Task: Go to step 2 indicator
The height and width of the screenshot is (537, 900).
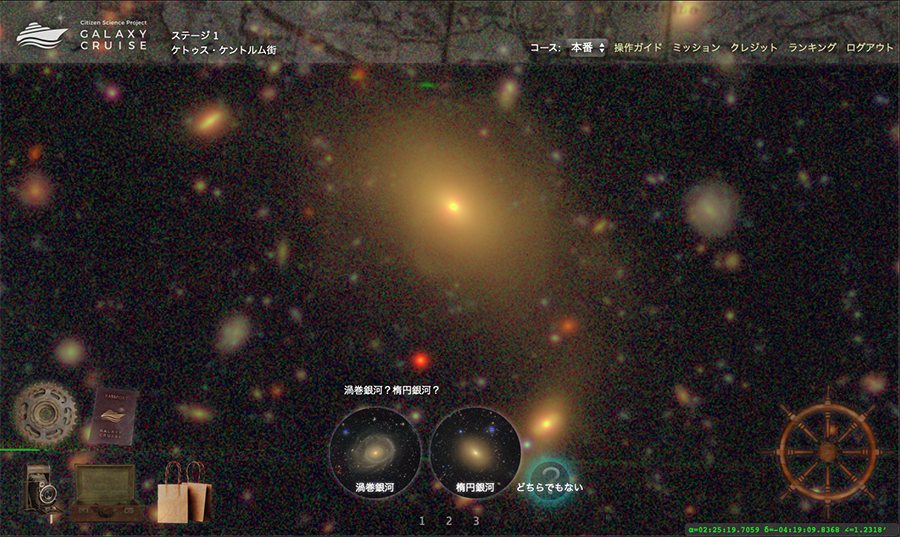Action: (x=449, y=521)
